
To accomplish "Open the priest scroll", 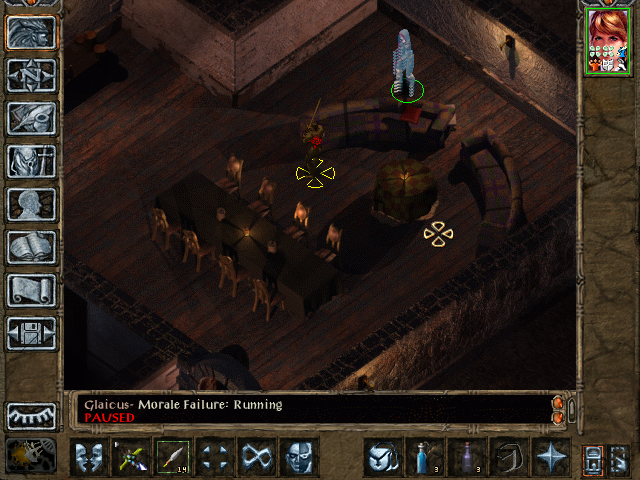I will click(x=31, y=290).
